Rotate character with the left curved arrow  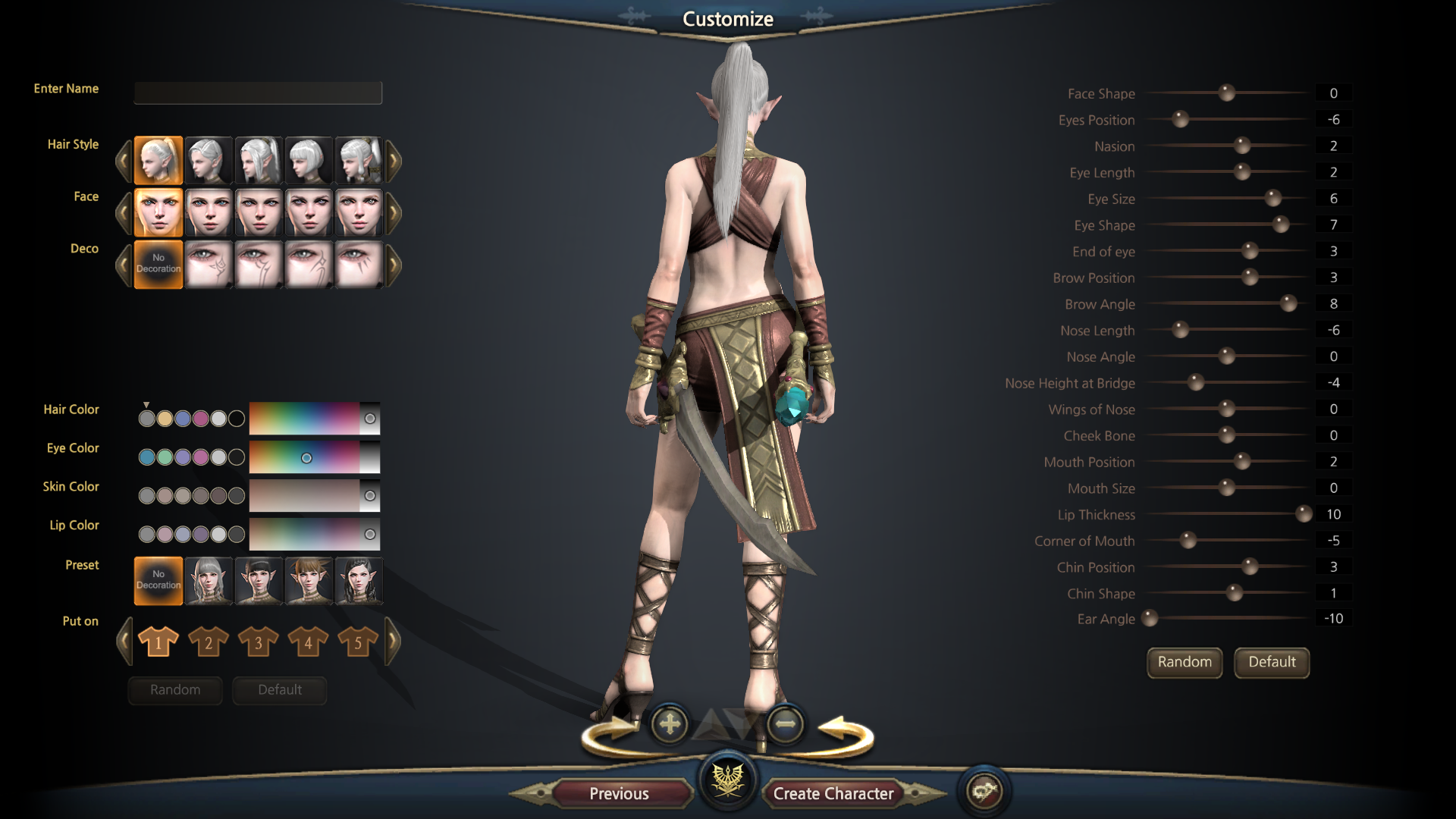(x=611, y=734)
